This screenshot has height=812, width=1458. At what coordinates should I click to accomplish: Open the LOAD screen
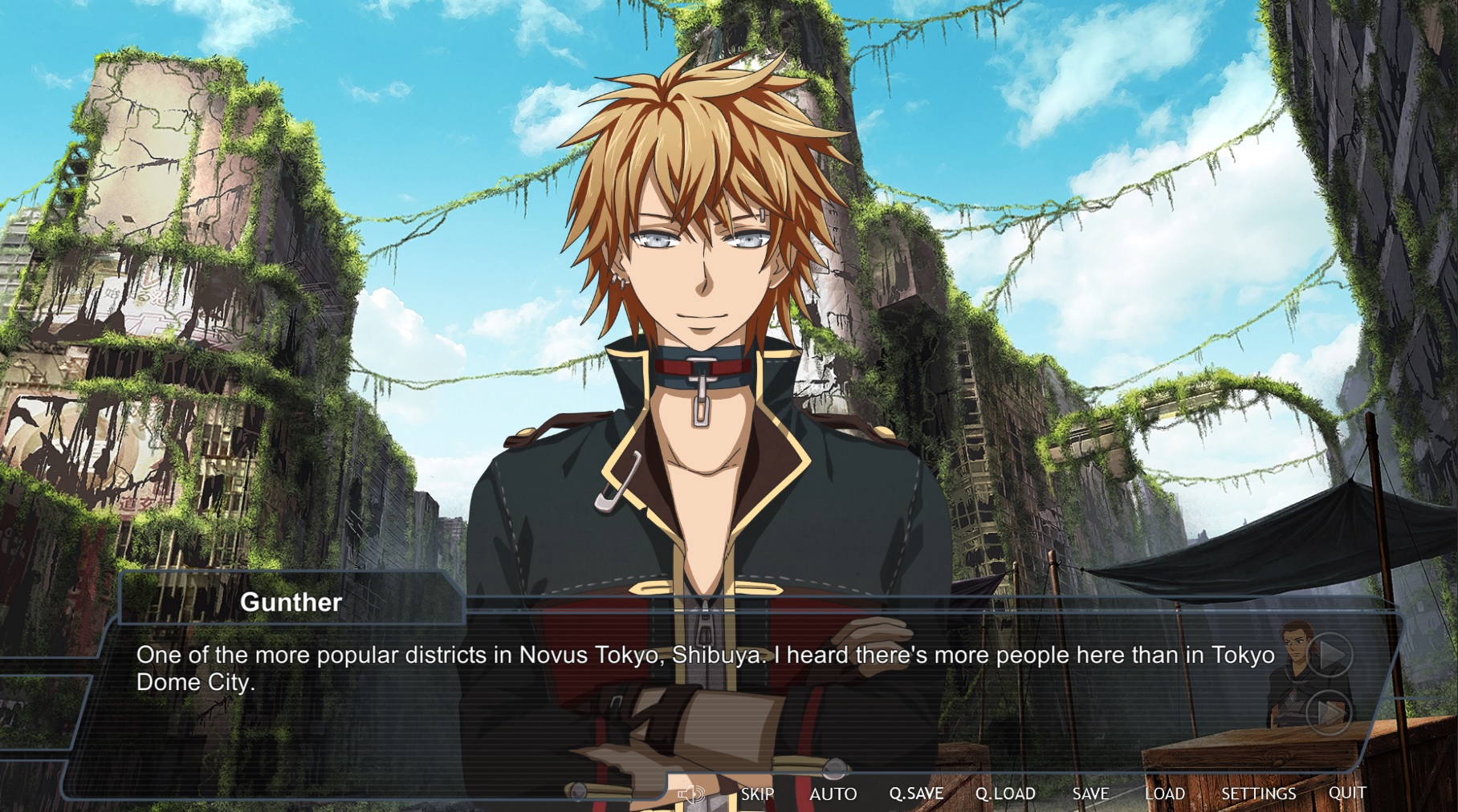pos(1163,794)
